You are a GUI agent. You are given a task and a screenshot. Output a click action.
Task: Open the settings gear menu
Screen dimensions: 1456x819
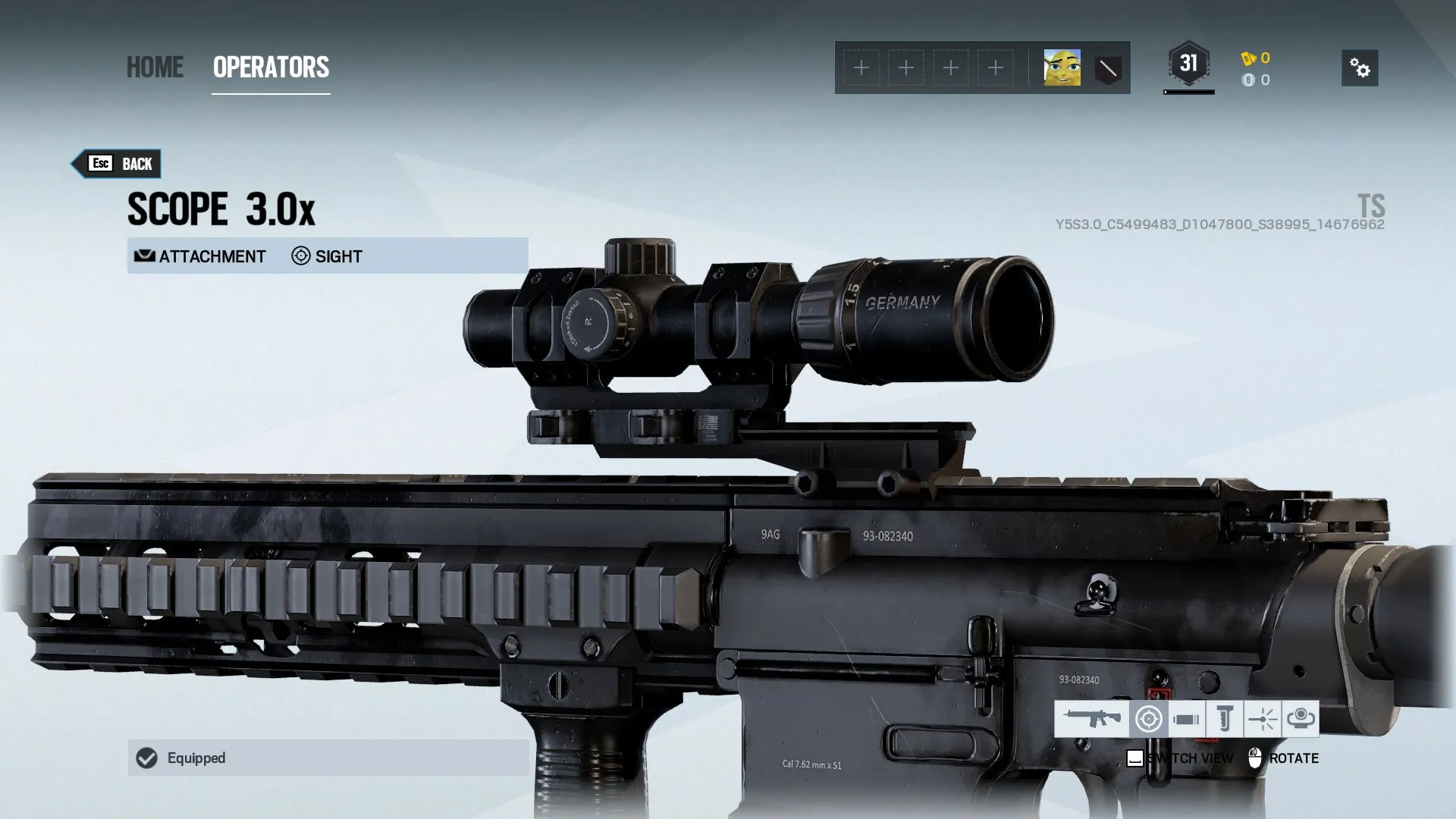click(x=1360, y=68)
